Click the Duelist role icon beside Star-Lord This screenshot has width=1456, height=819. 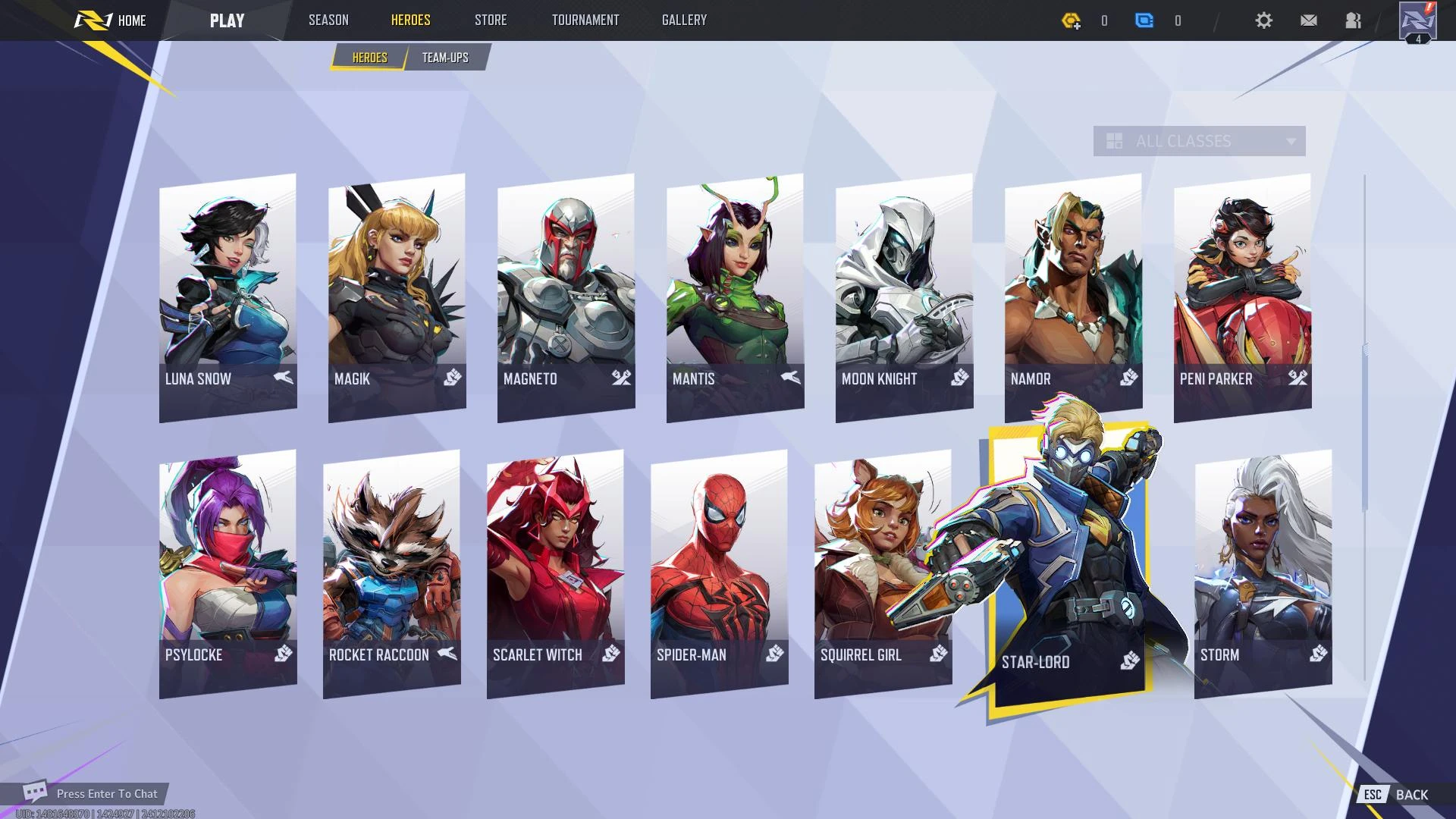point(1129,661)
